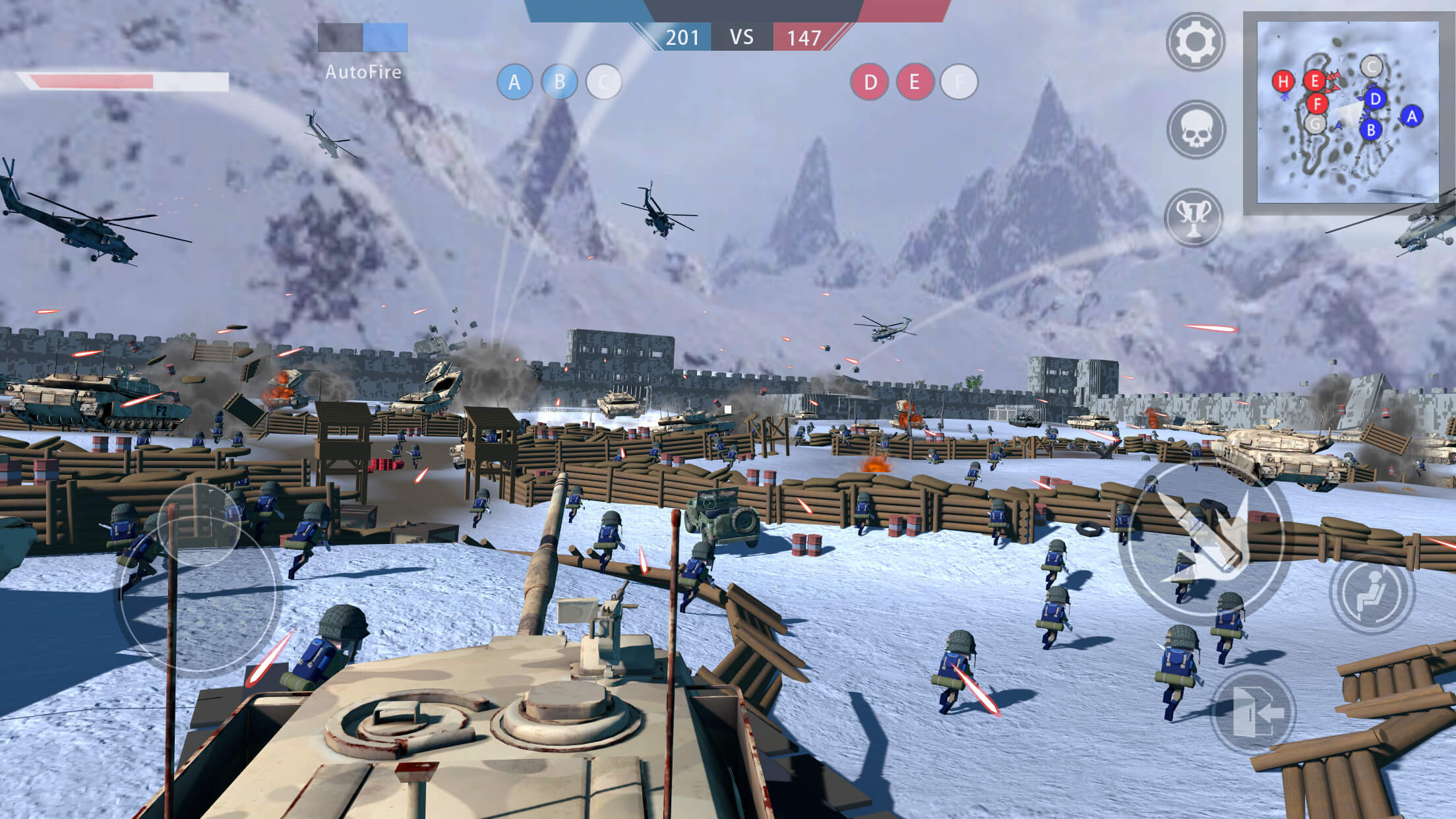Select blue capture point A indicator

tap(514, 82)
